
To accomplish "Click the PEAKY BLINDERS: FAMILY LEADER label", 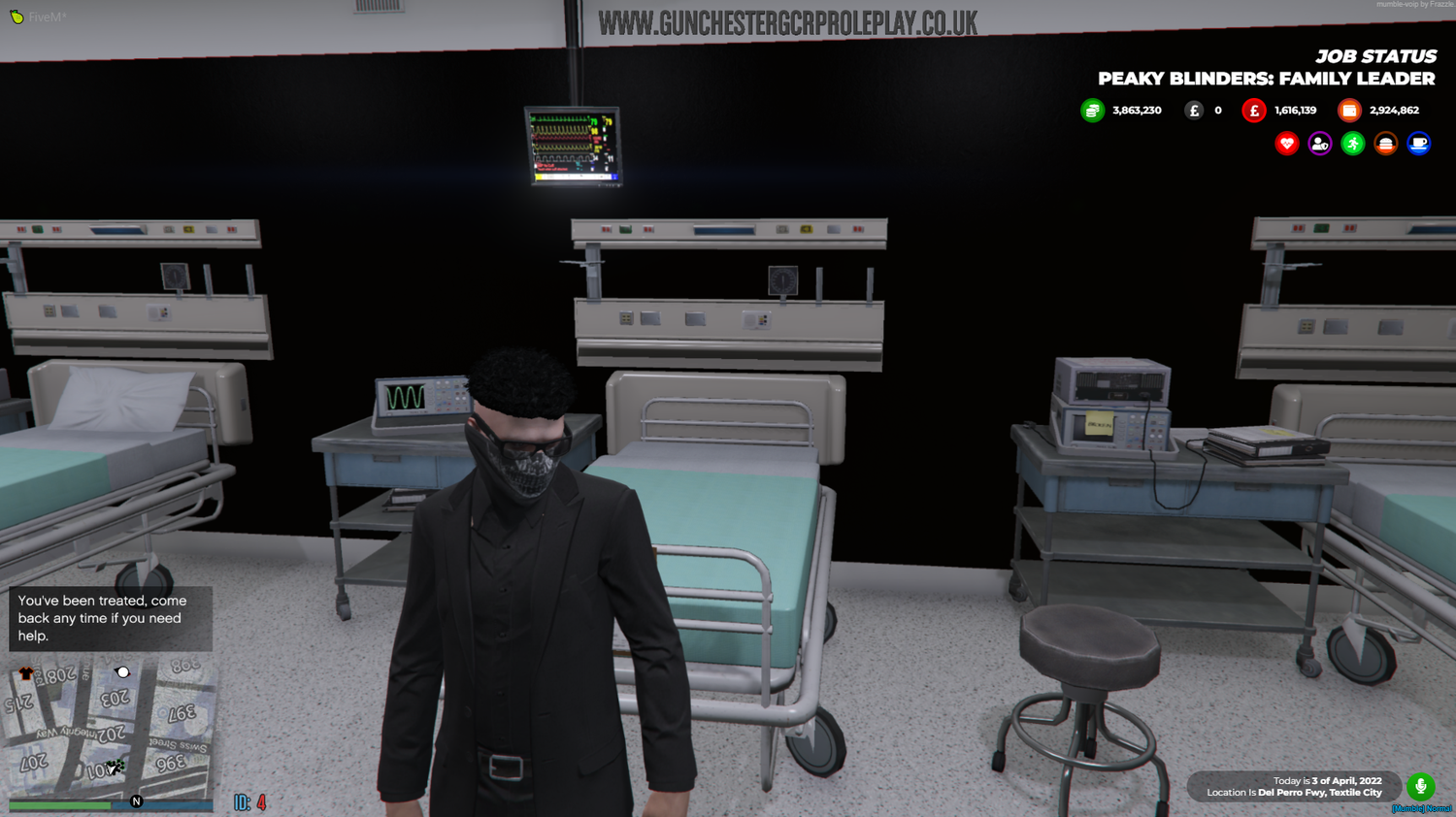I will tap(1266, 79).
